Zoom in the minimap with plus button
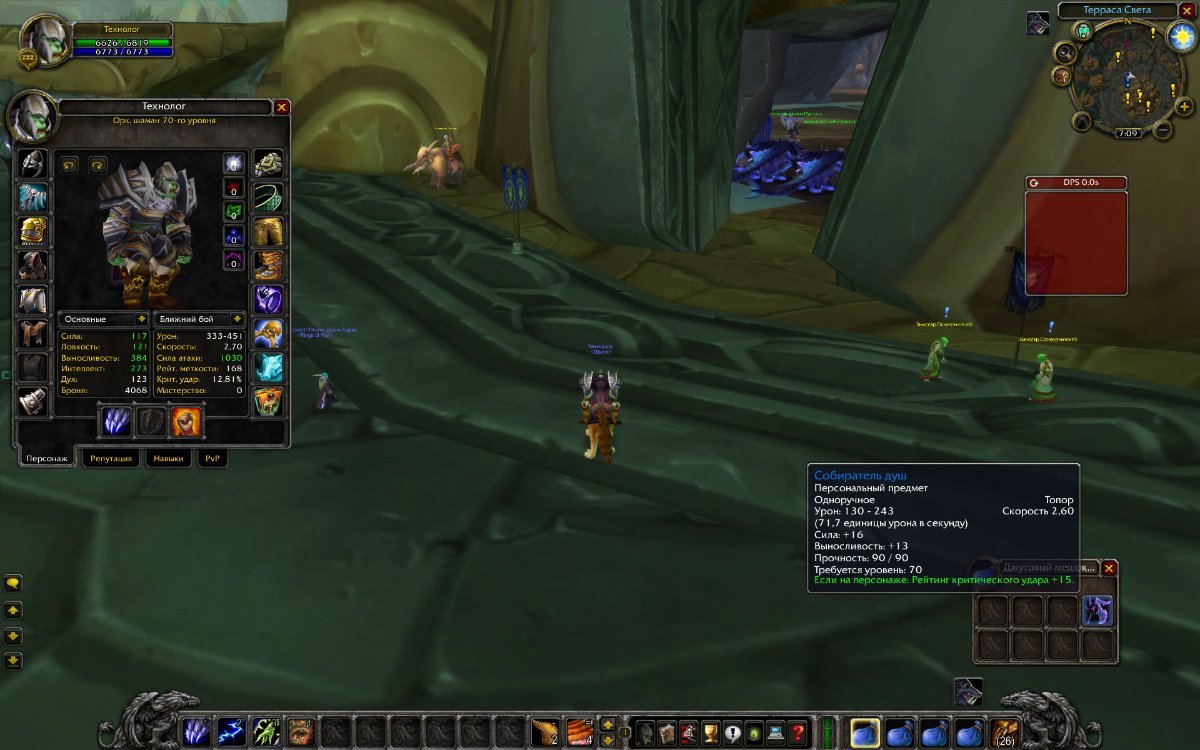 coord(1184,107)
